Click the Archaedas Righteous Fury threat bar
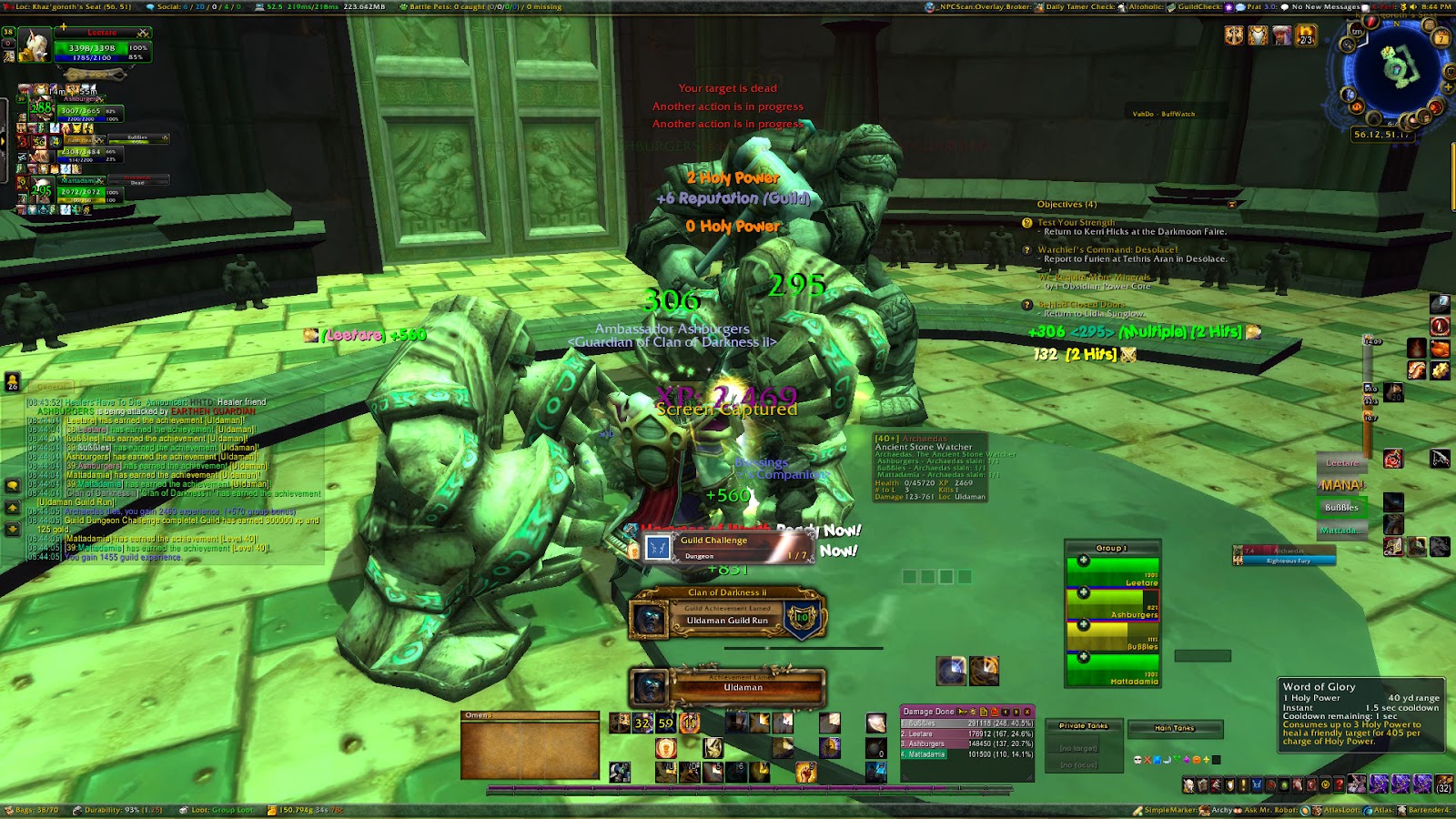Screen dimensions: 1456x819 coord(1288,556)
